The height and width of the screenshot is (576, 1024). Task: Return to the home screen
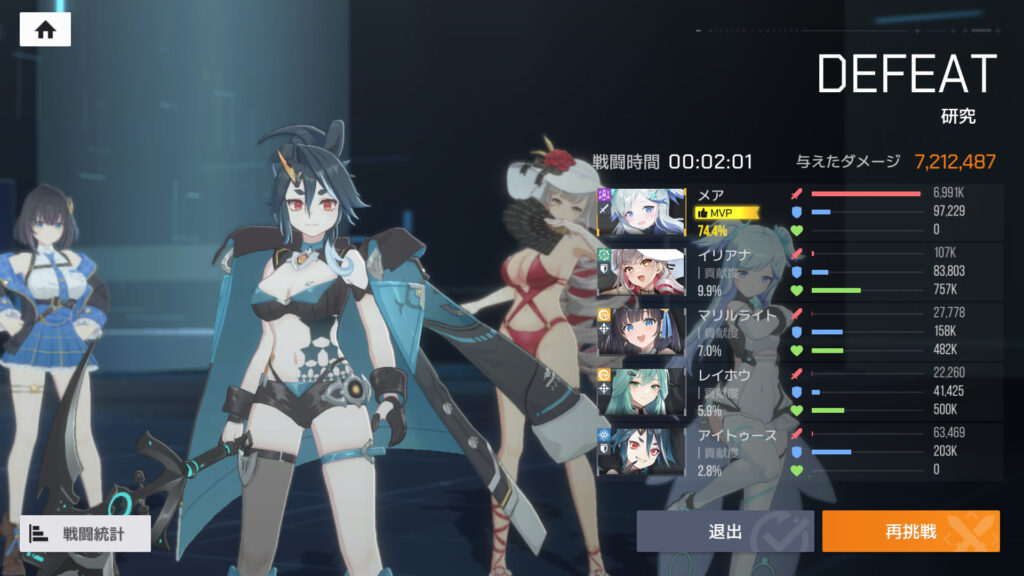pos(45,29)
